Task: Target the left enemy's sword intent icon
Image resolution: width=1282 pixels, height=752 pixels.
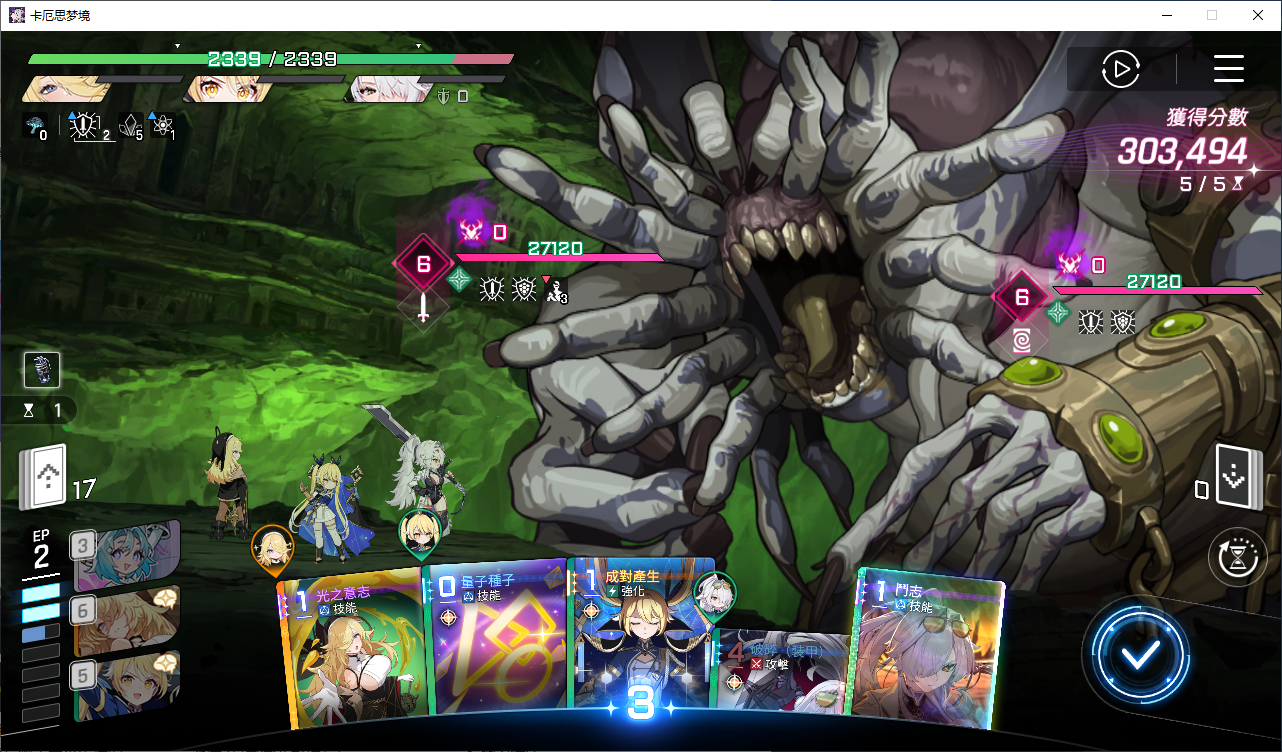Action: click(x=423, y=307)
